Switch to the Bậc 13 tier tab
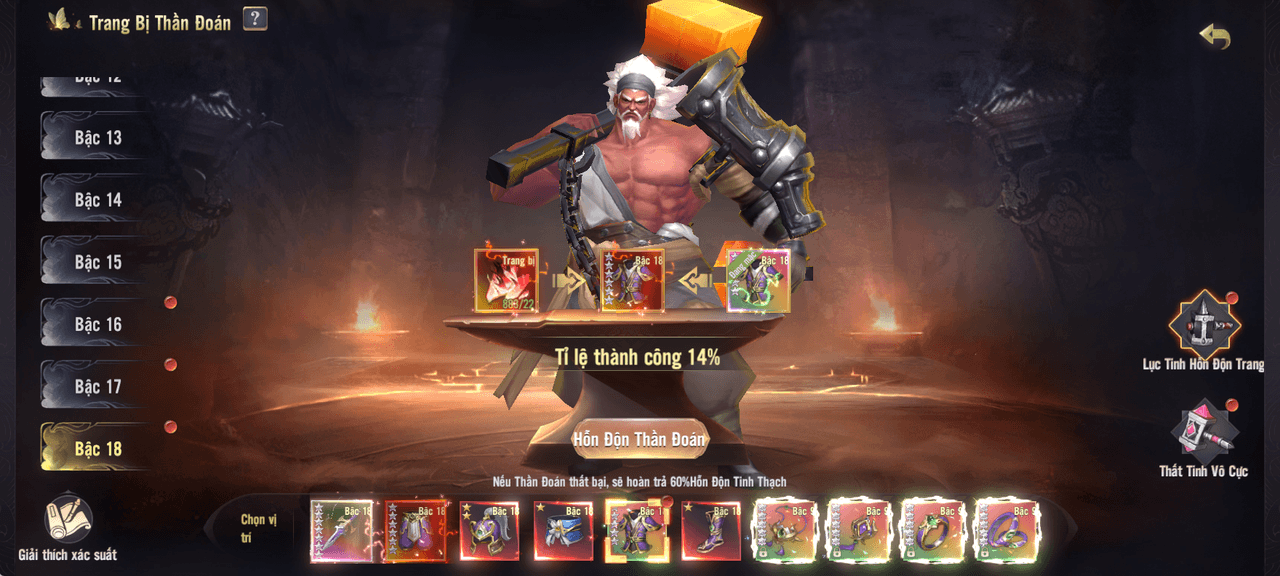1280x576 pixels. [x=97, y=138]
